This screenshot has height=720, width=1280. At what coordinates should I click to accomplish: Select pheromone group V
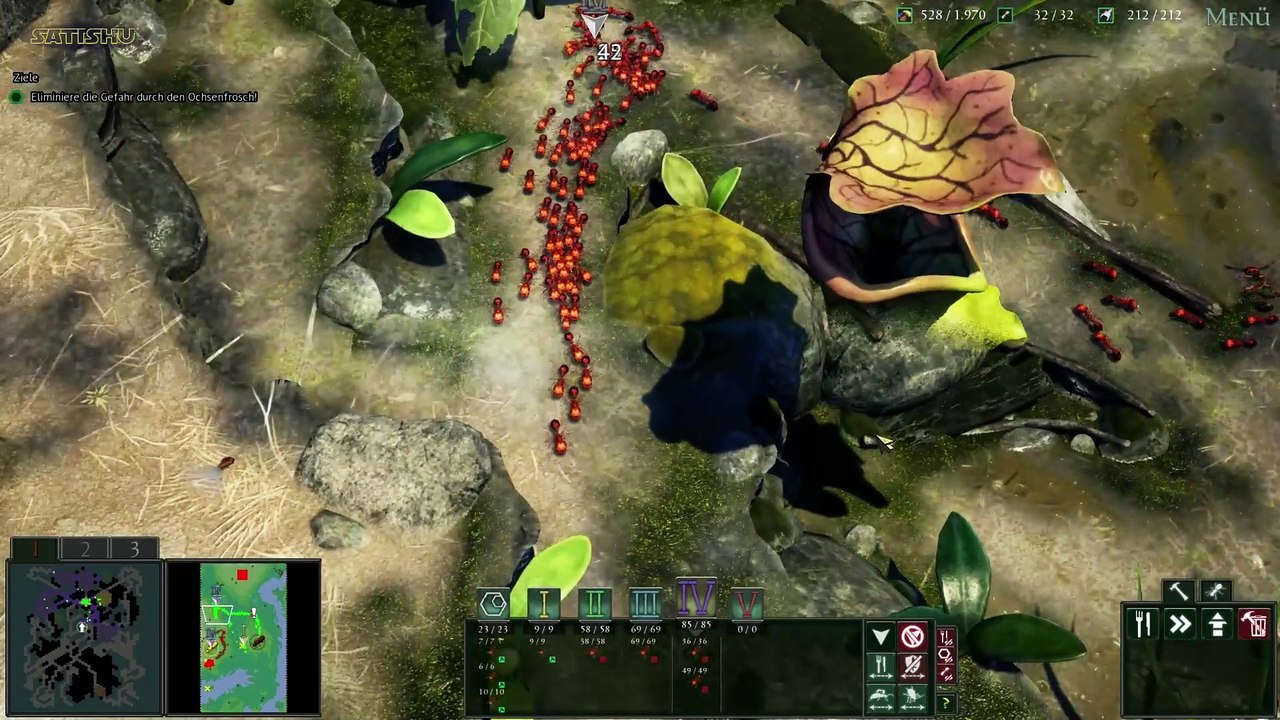[x=747, y=603]
